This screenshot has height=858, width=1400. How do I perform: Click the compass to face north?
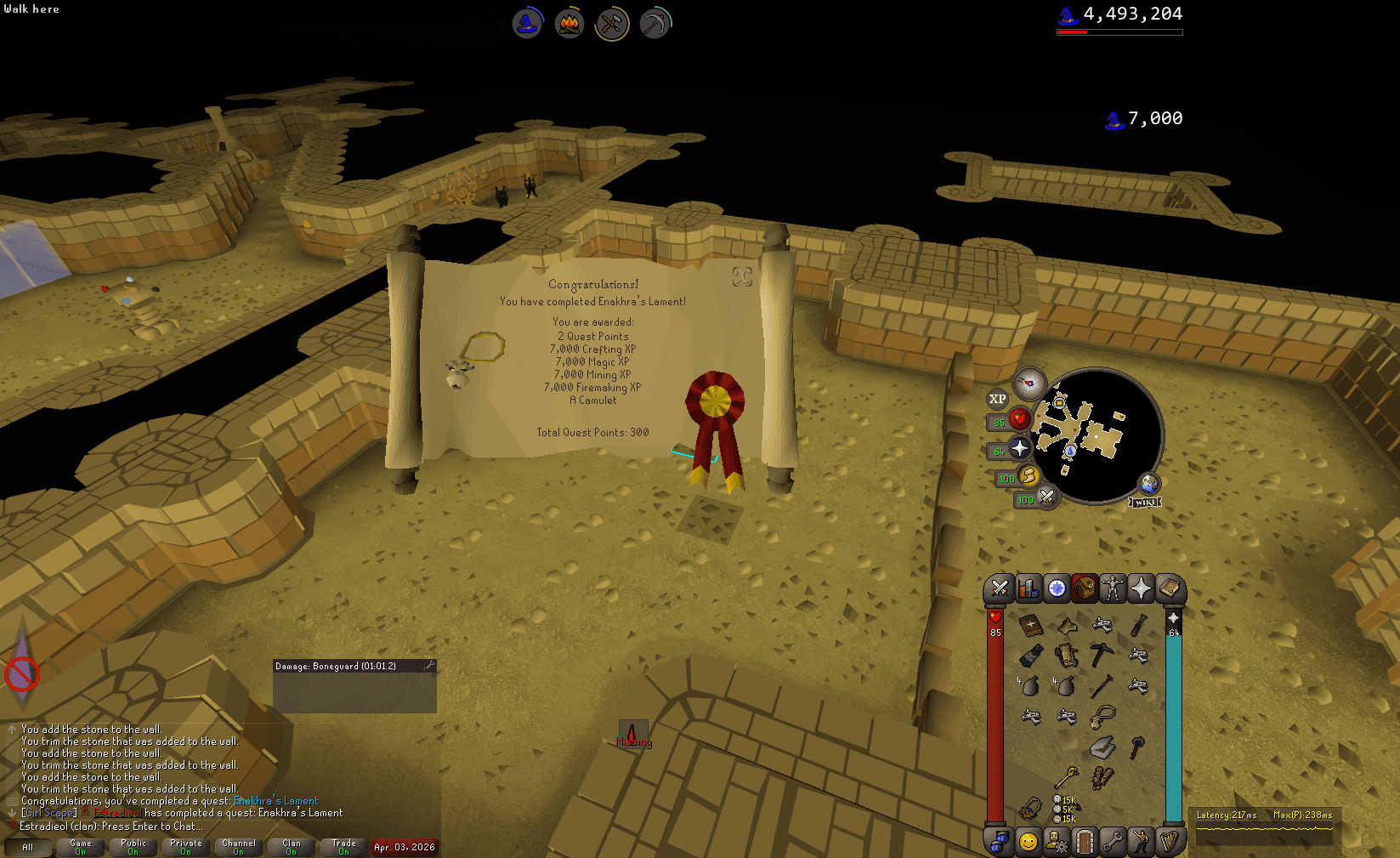point(1029,384)
